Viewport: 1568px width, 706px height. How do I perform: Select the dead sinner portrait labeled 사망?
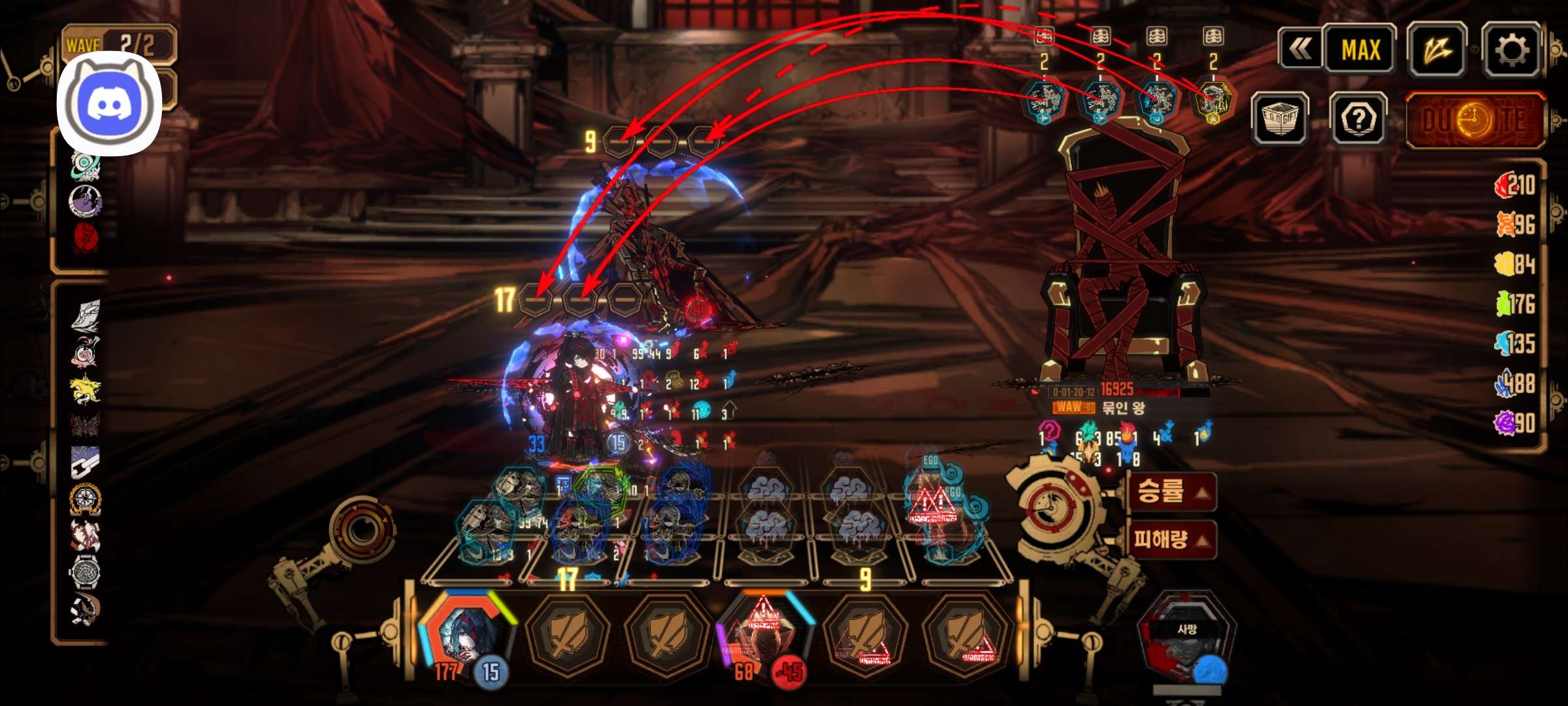tap(1186, 637)
